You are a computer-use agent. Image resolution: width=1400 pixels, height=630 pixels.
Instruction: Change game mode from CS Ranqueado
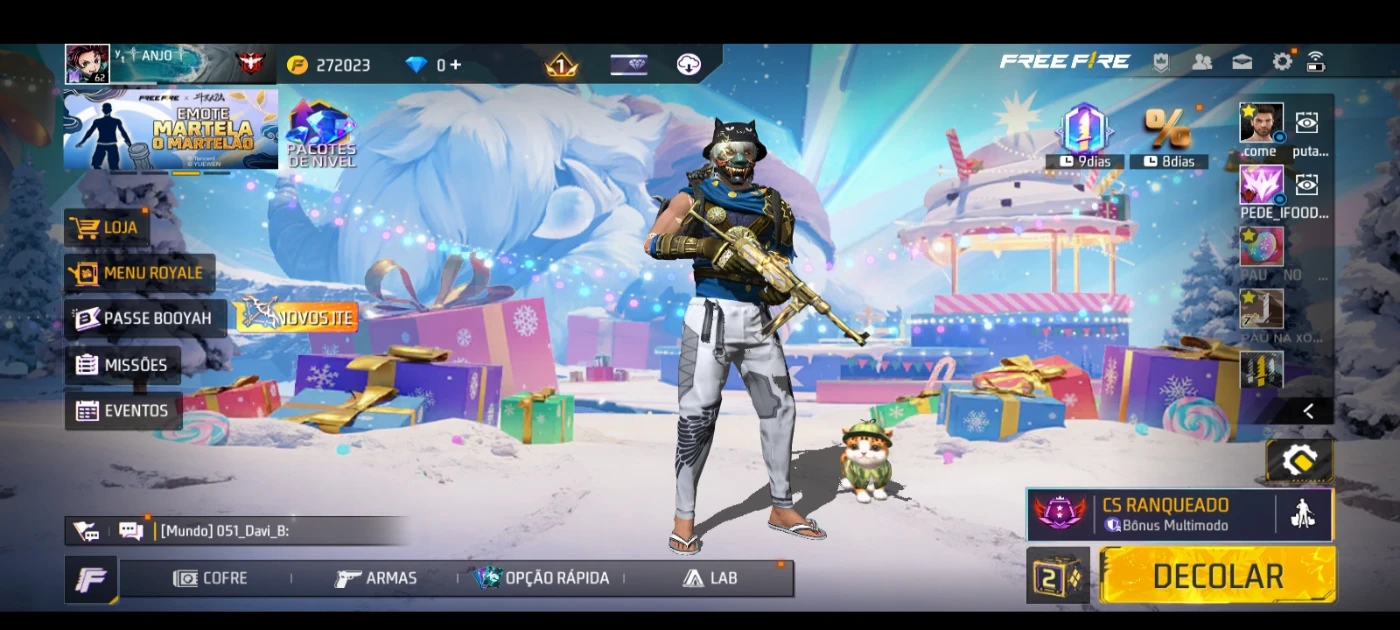1150,514
